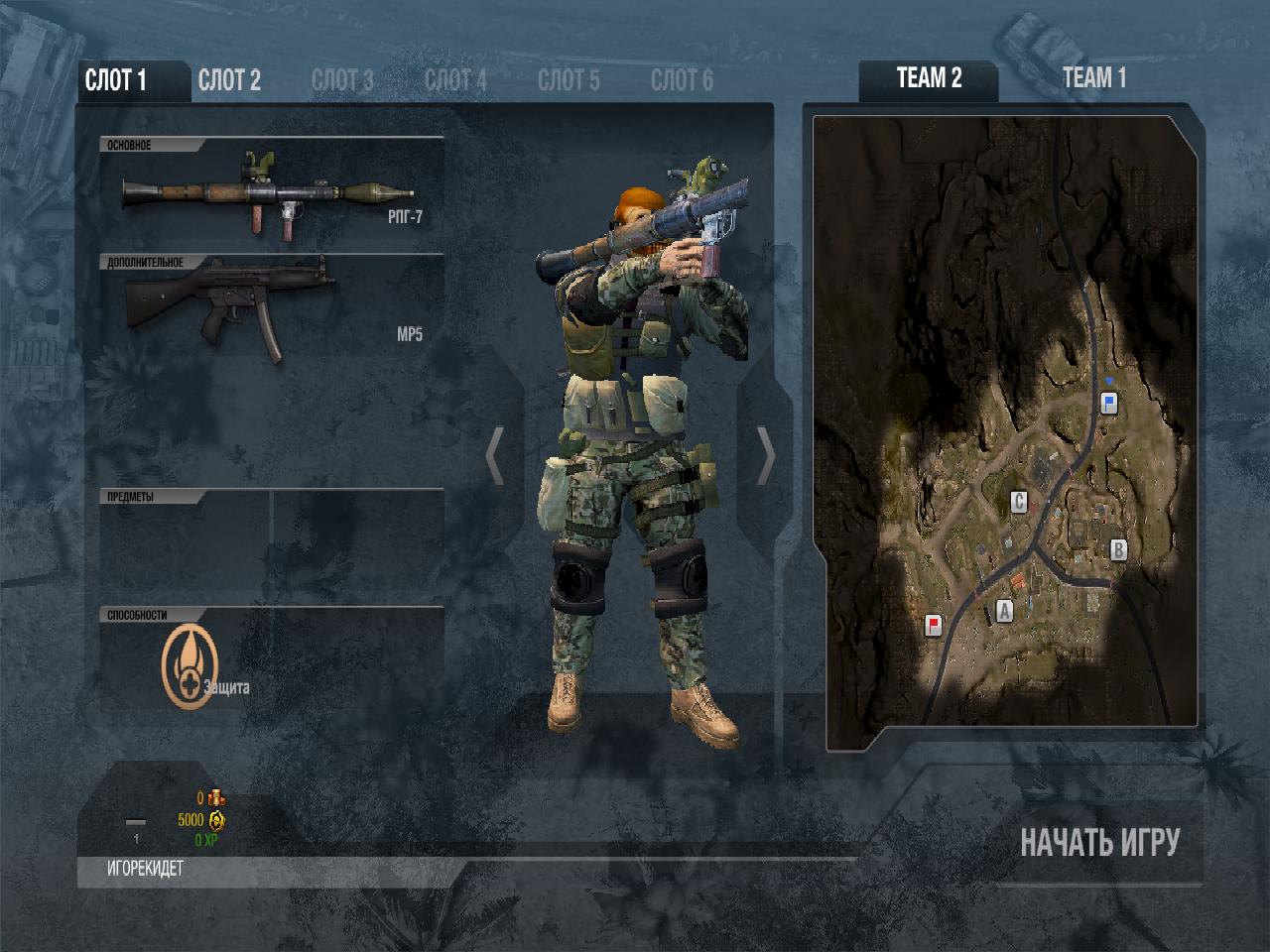Switch to СЛОТ 5 loadout
1270x952 pixels.
pyautogui.click(x=569, y=81)
